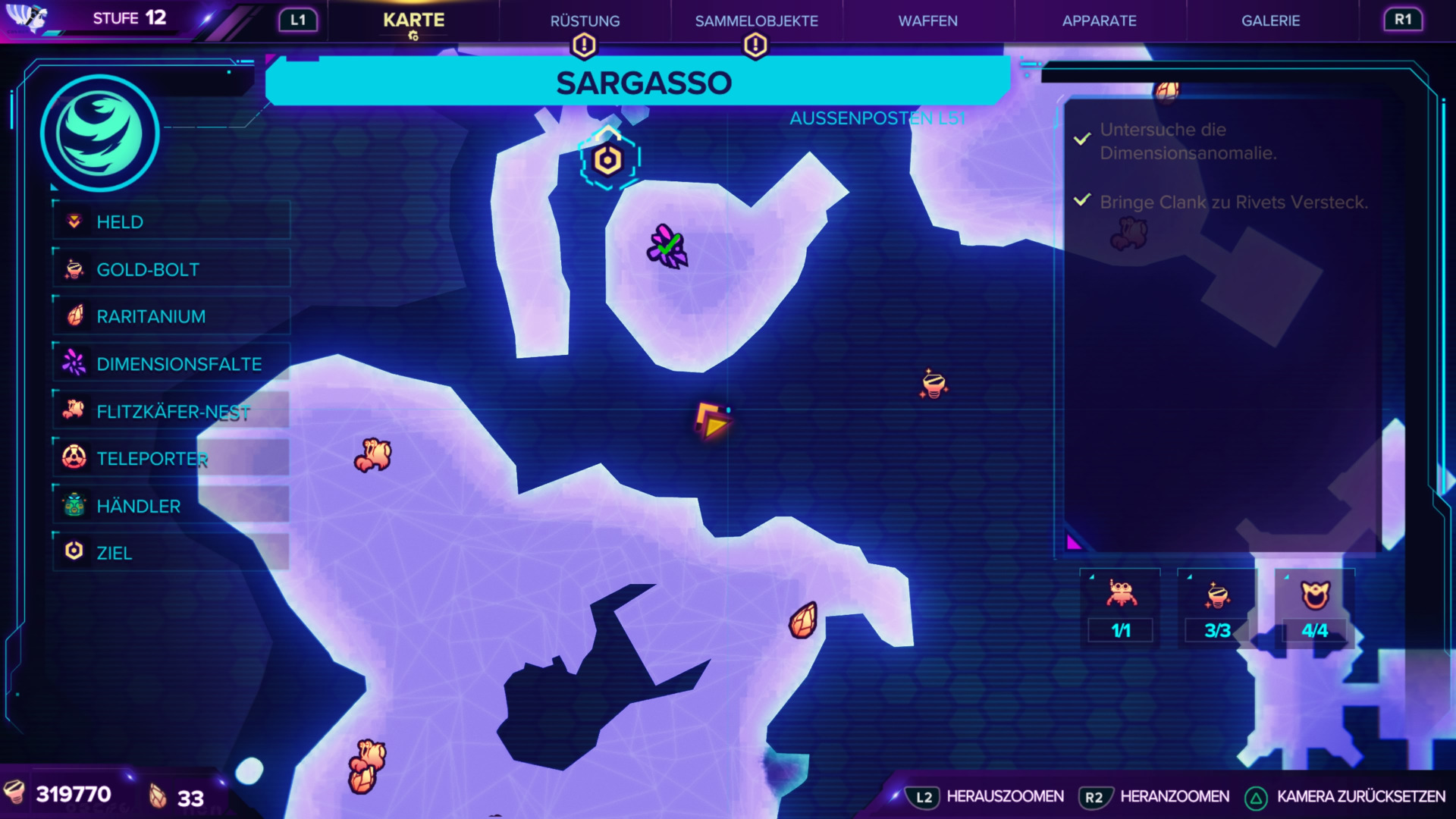Open the Sammelobjekte tab
The width and height of the screenshot is (1456, 819).
pos(756,21)
